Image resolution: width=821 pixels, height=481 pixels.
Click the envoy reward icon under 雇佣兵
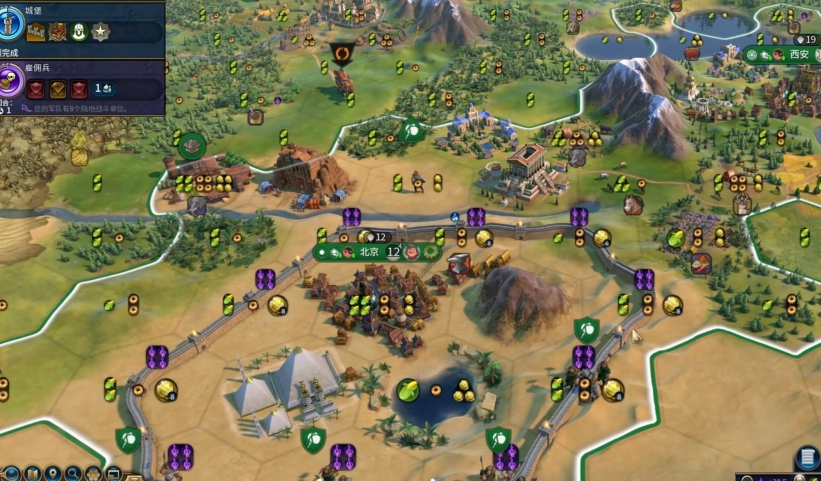102,89
